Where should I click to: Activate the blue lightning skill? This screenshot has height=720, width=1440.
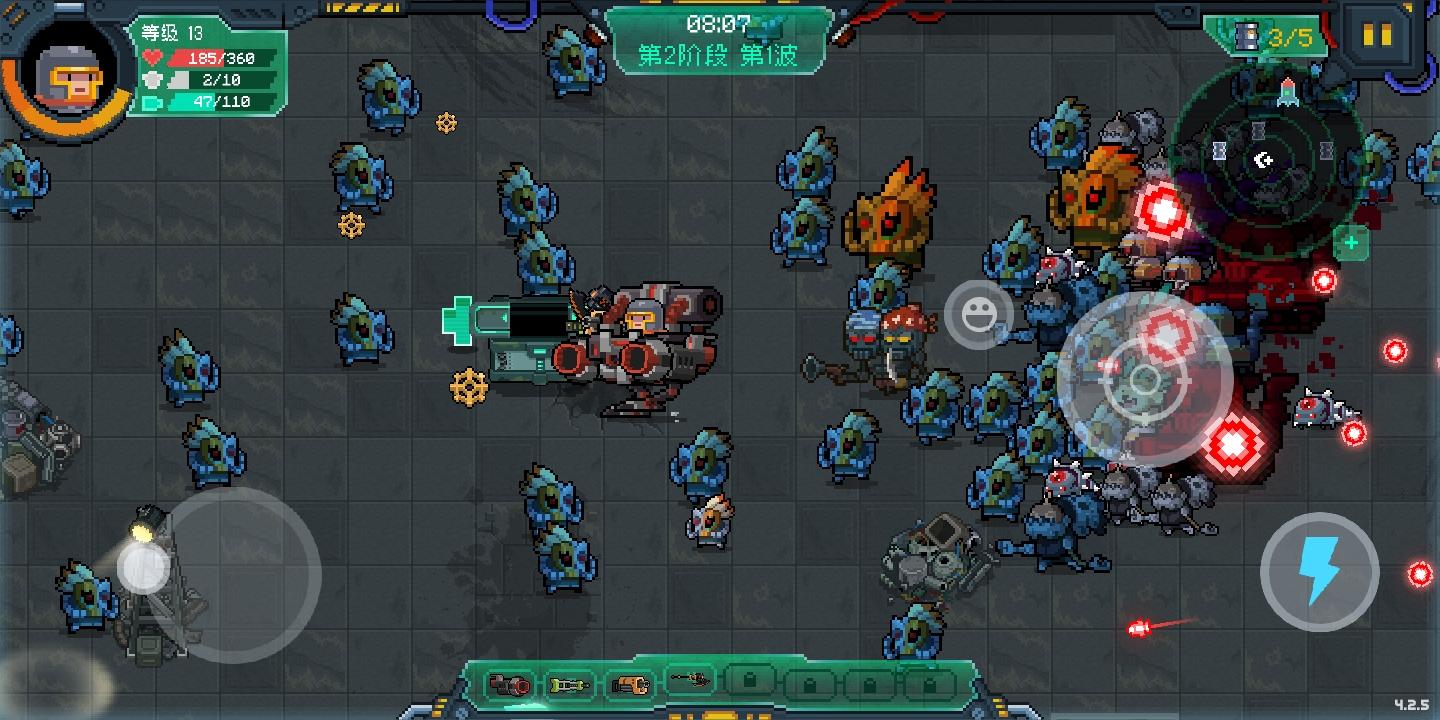click(x=1318, y=571)
